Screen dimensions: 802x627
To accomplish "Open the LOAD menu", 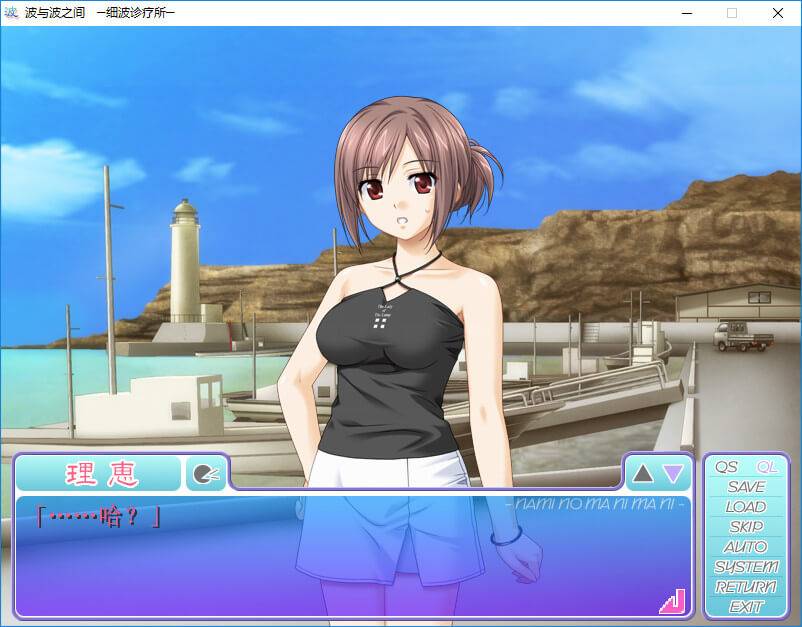I will pyautogui.click(x=746, y=507).
